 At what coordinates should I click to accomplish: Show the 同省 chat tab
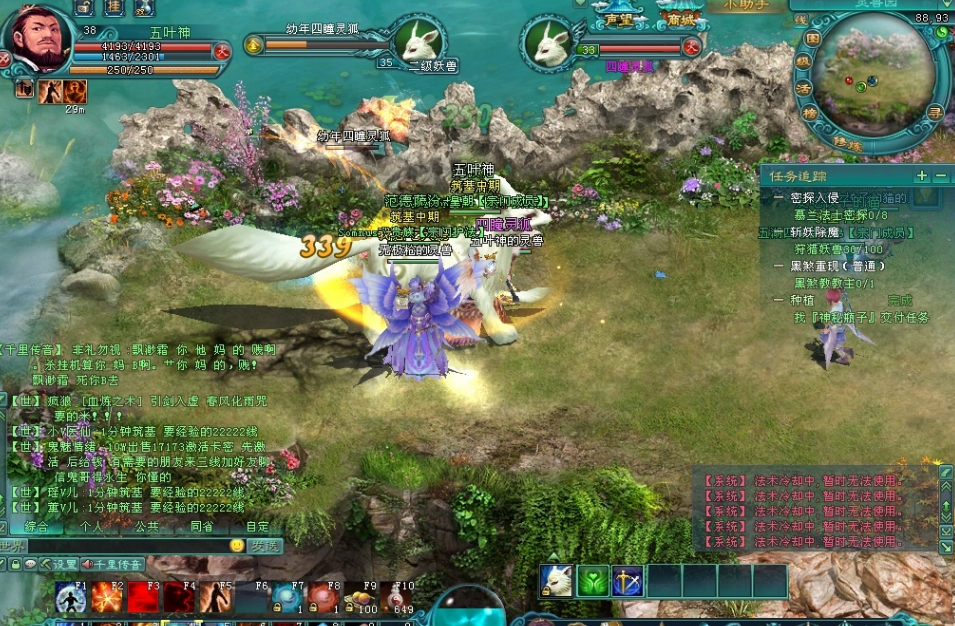click(201, 525)
